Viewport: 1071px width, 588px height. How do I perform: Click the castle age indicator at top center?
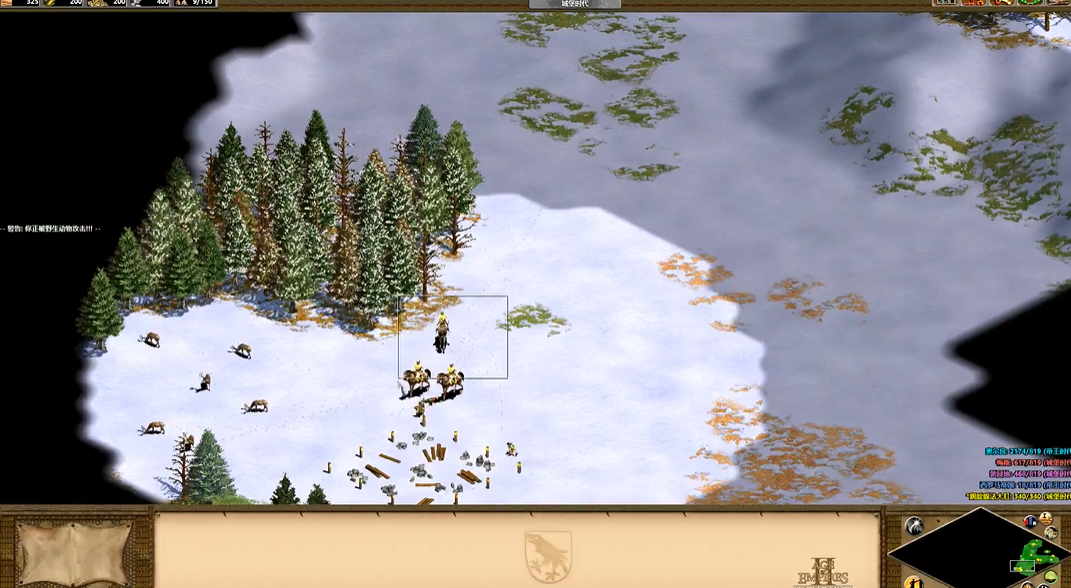click(575, 4)
